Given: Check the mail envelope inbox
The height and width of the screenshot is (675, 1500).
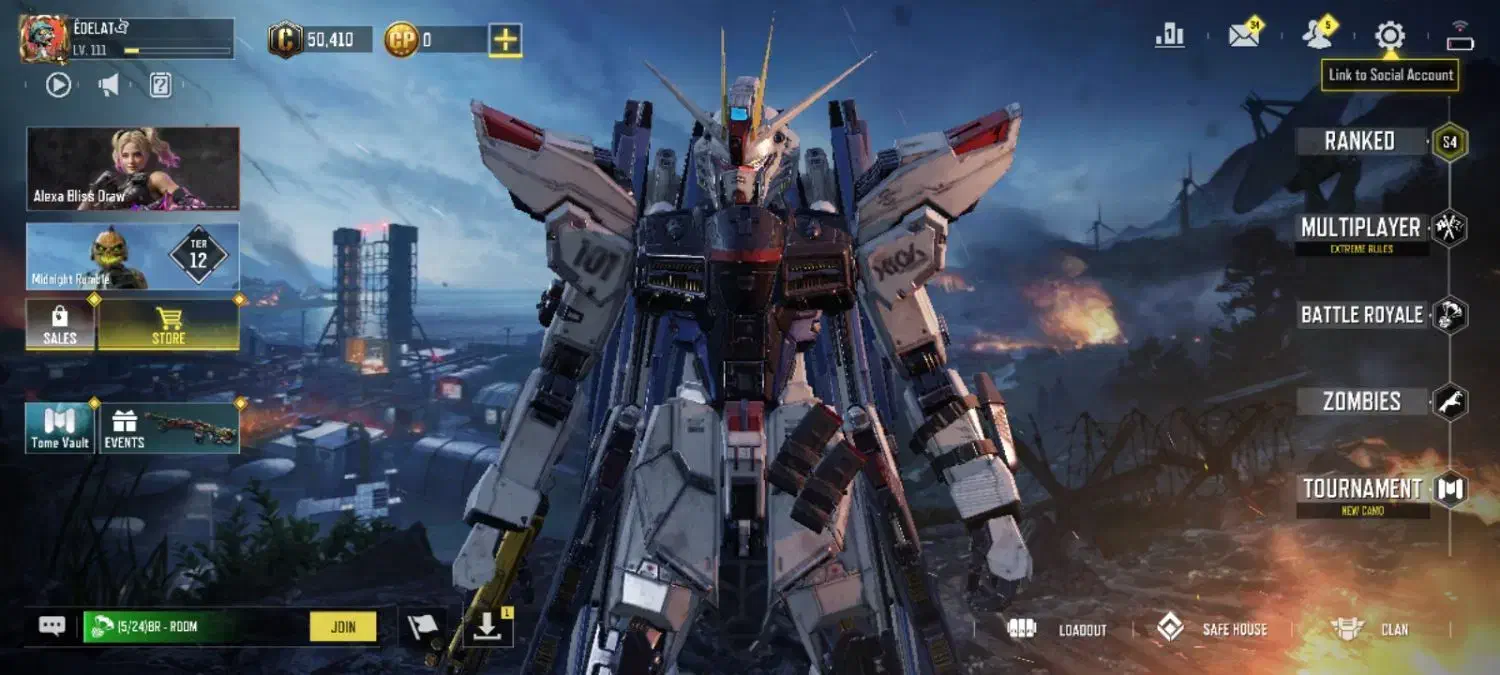Looking at the screenshot, I should (x=1244, y=36).
